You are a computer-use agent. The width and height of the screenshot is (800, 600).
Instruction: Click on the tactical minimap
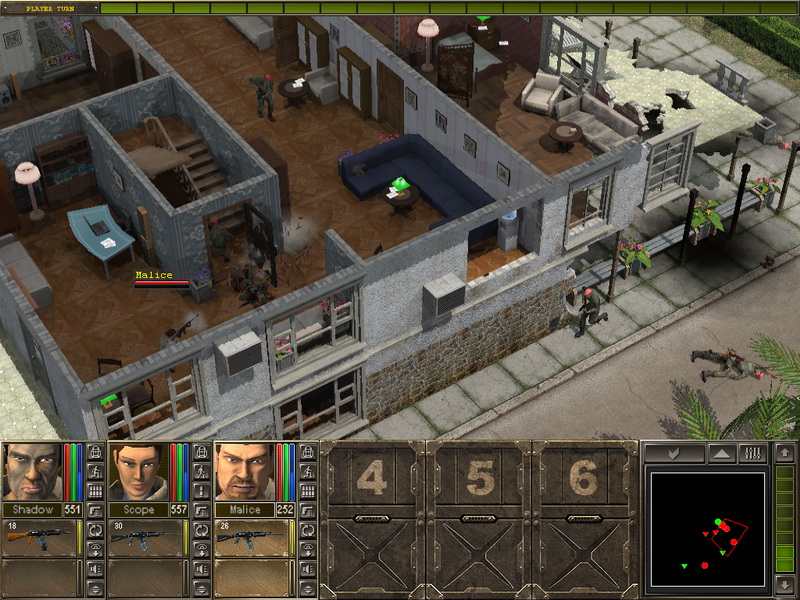coord(709,529)
